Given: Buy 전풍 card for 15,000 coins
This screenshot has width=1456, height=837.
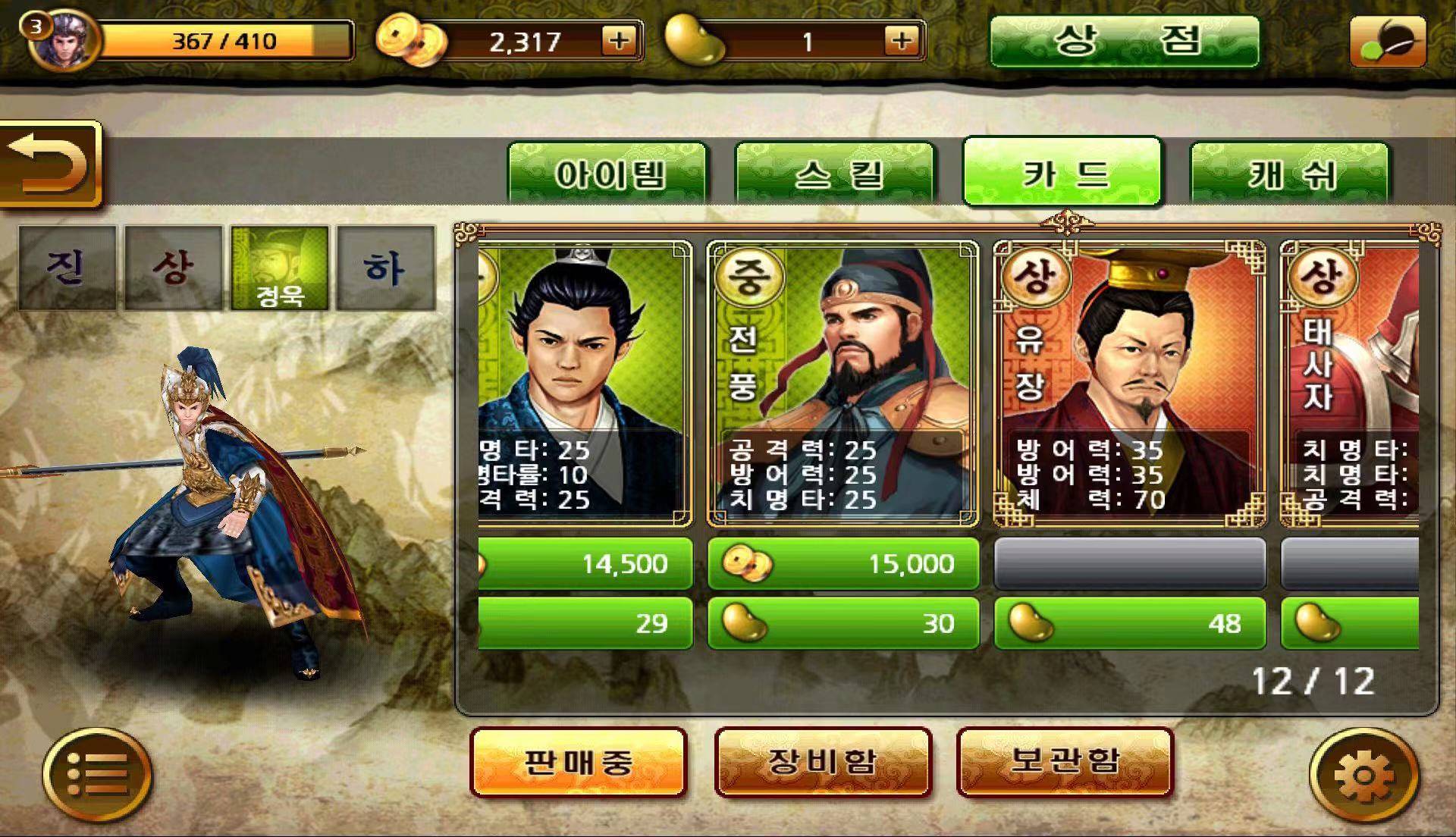Looking at the screenshot, I should coord(843,563).
